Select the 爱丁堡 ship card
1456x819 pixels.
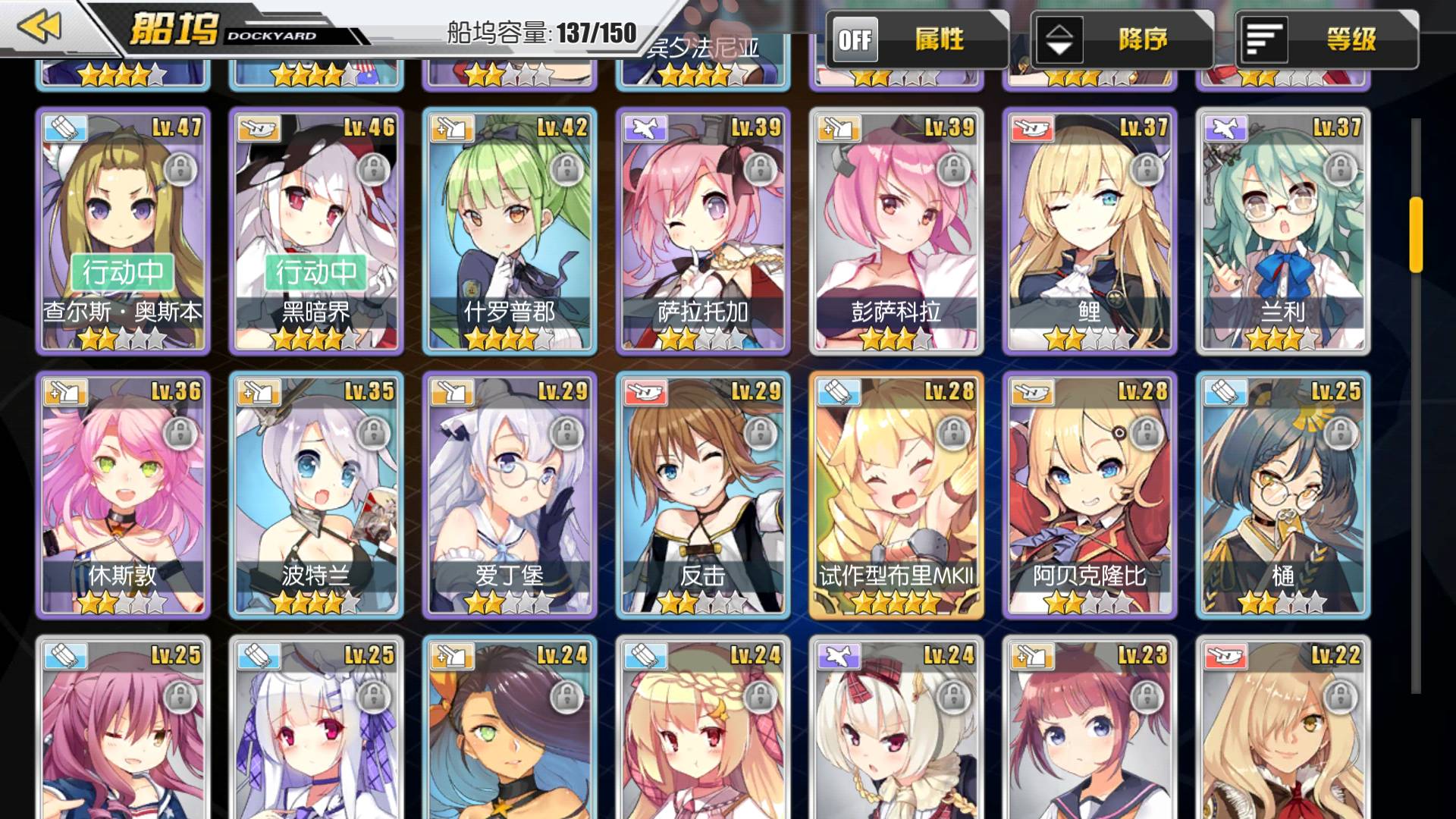point(510,495)
